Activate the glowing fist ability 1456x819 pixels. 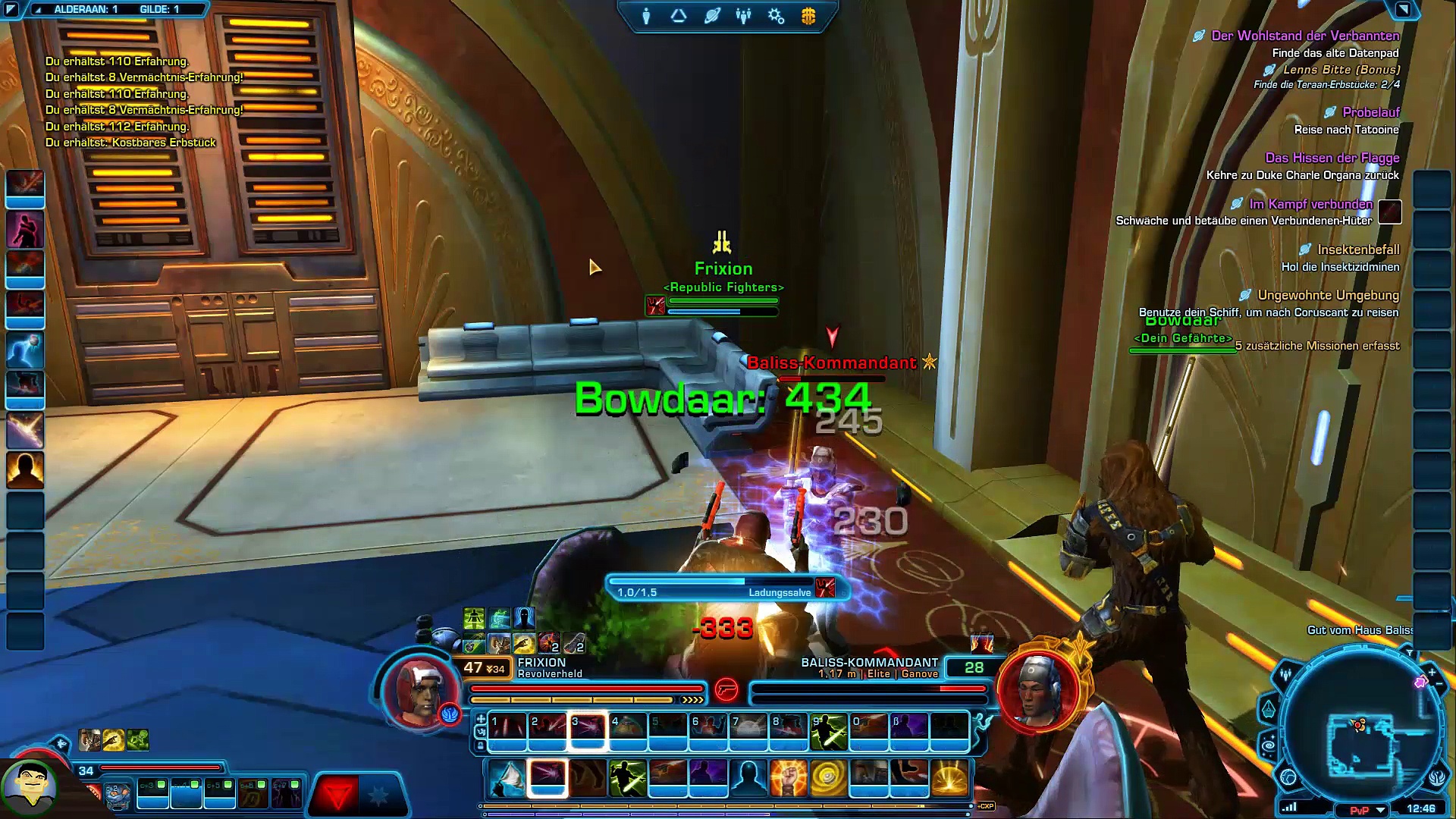788,778
